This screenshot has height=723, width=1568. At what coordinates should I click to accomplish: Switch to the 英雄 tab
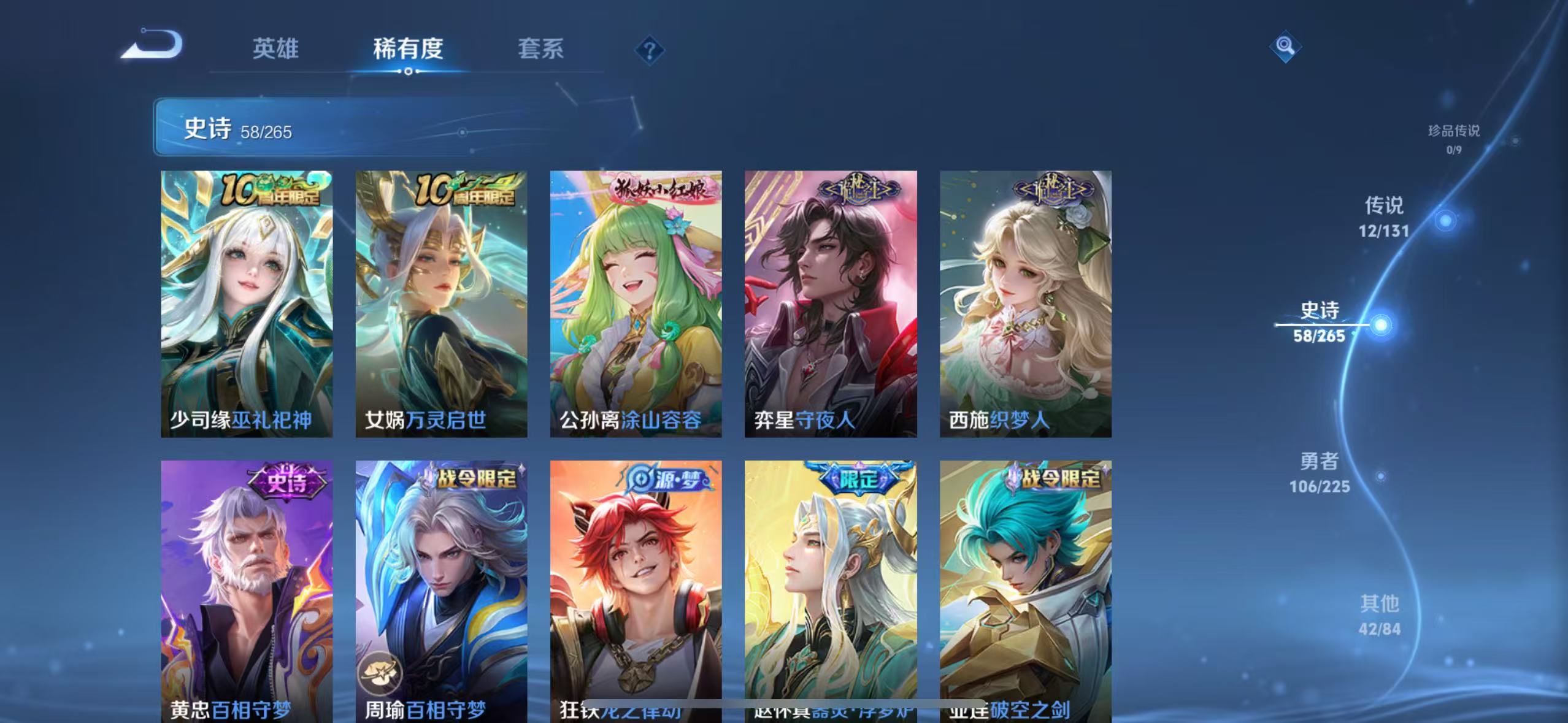[274, 49]
